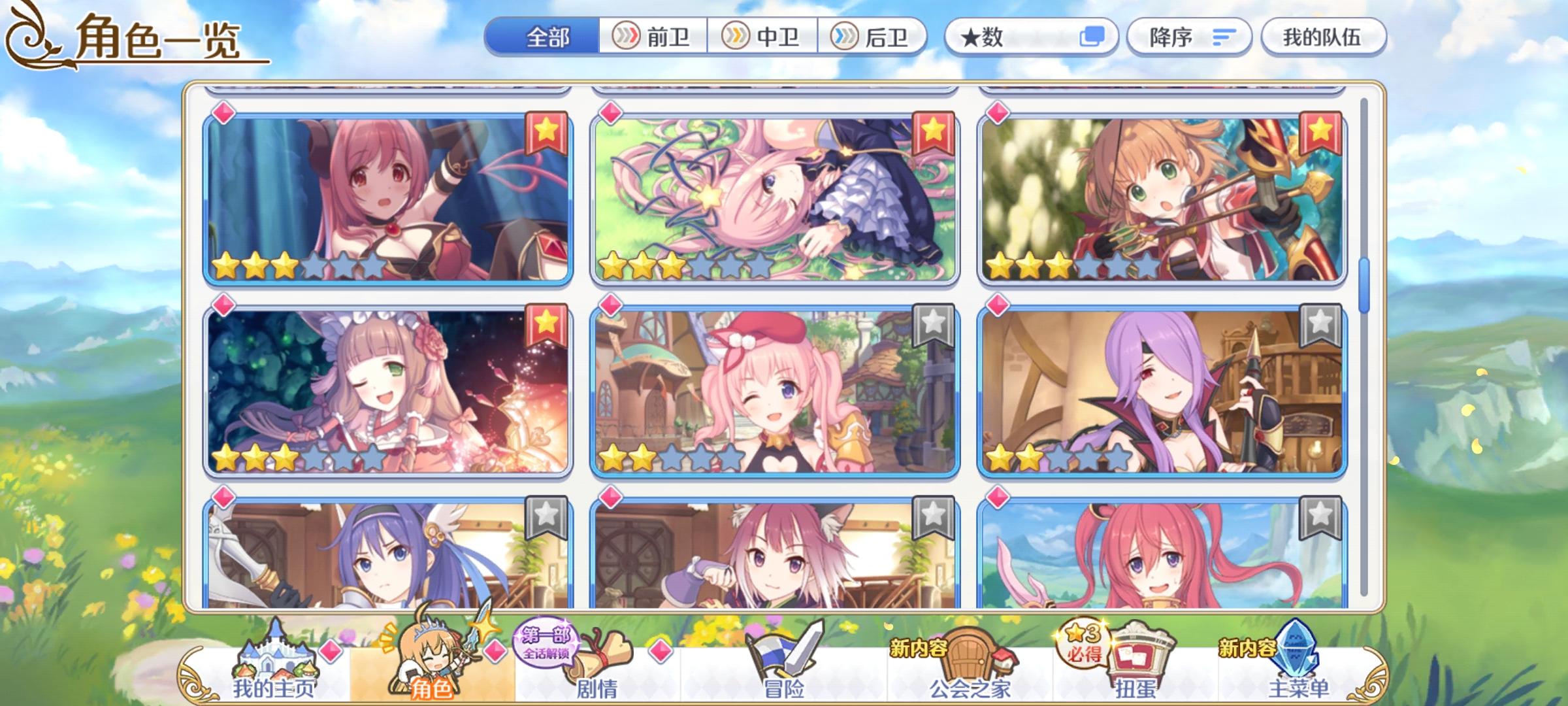1568x706 pixels.
Task: Click the stack icon beside the star filter
Action: tap(1094, 37)
